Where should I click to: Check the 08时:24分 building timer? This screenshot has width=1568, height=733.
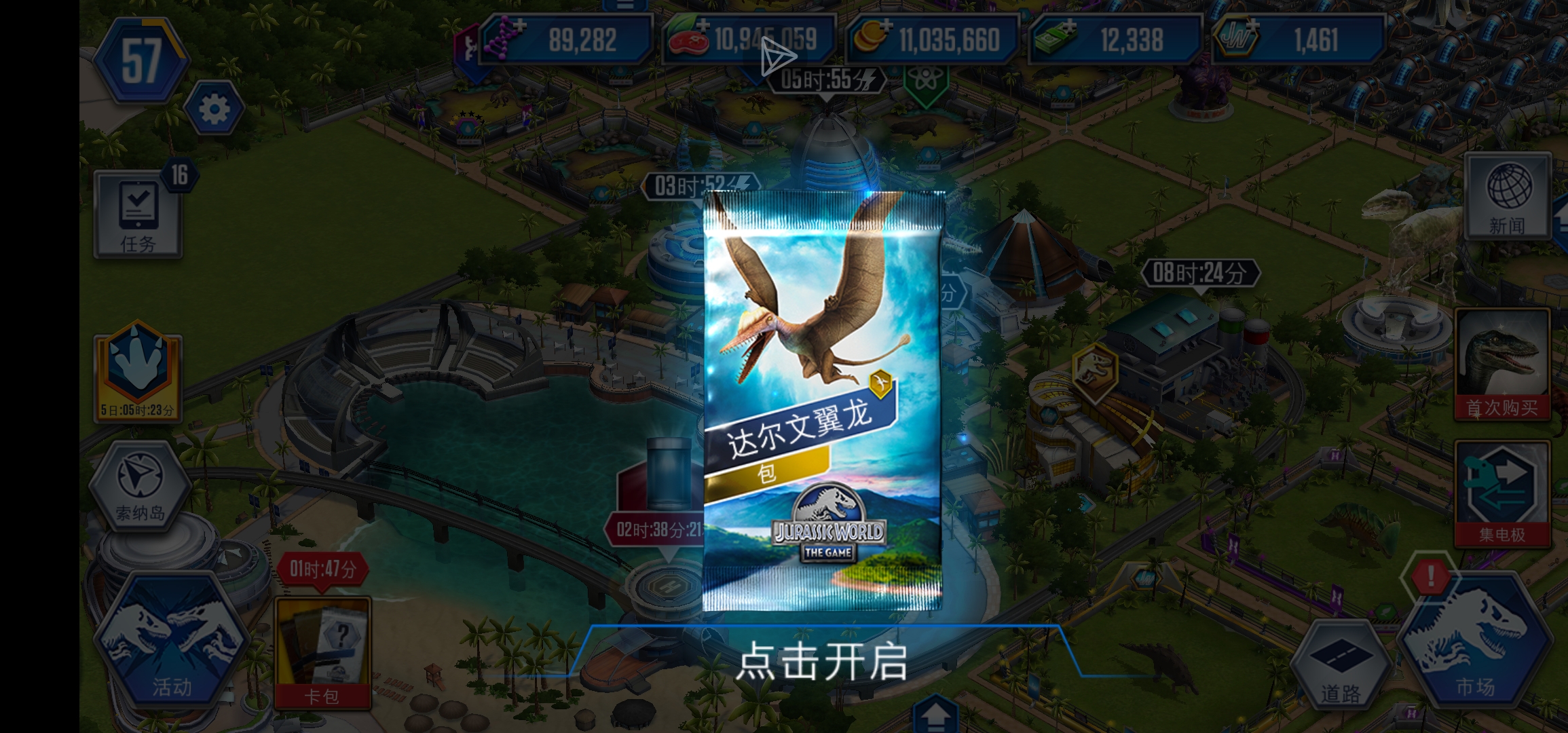1201,276
